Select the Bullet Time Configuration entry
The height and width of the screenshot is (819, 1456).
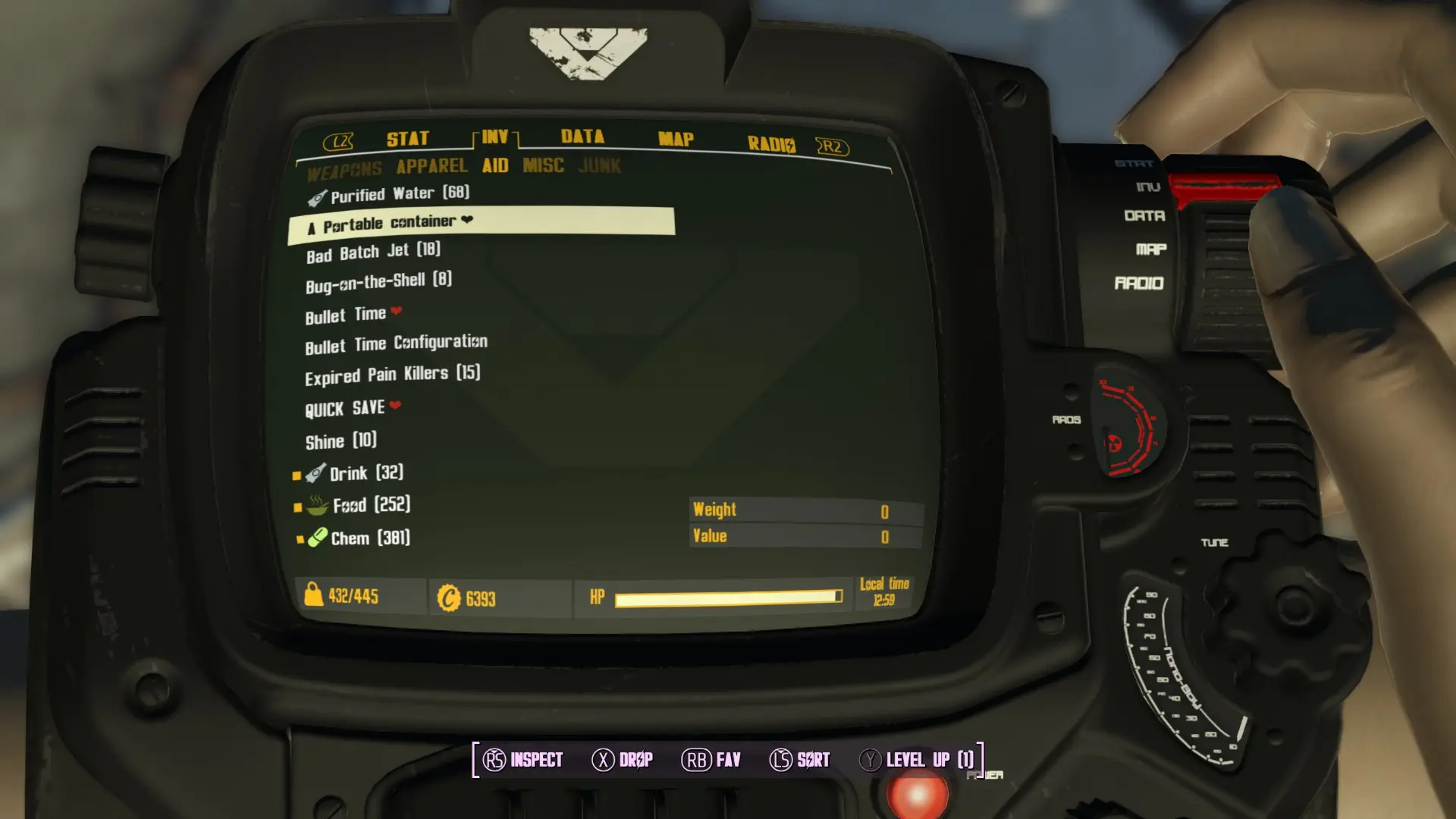tap(396, 344)
